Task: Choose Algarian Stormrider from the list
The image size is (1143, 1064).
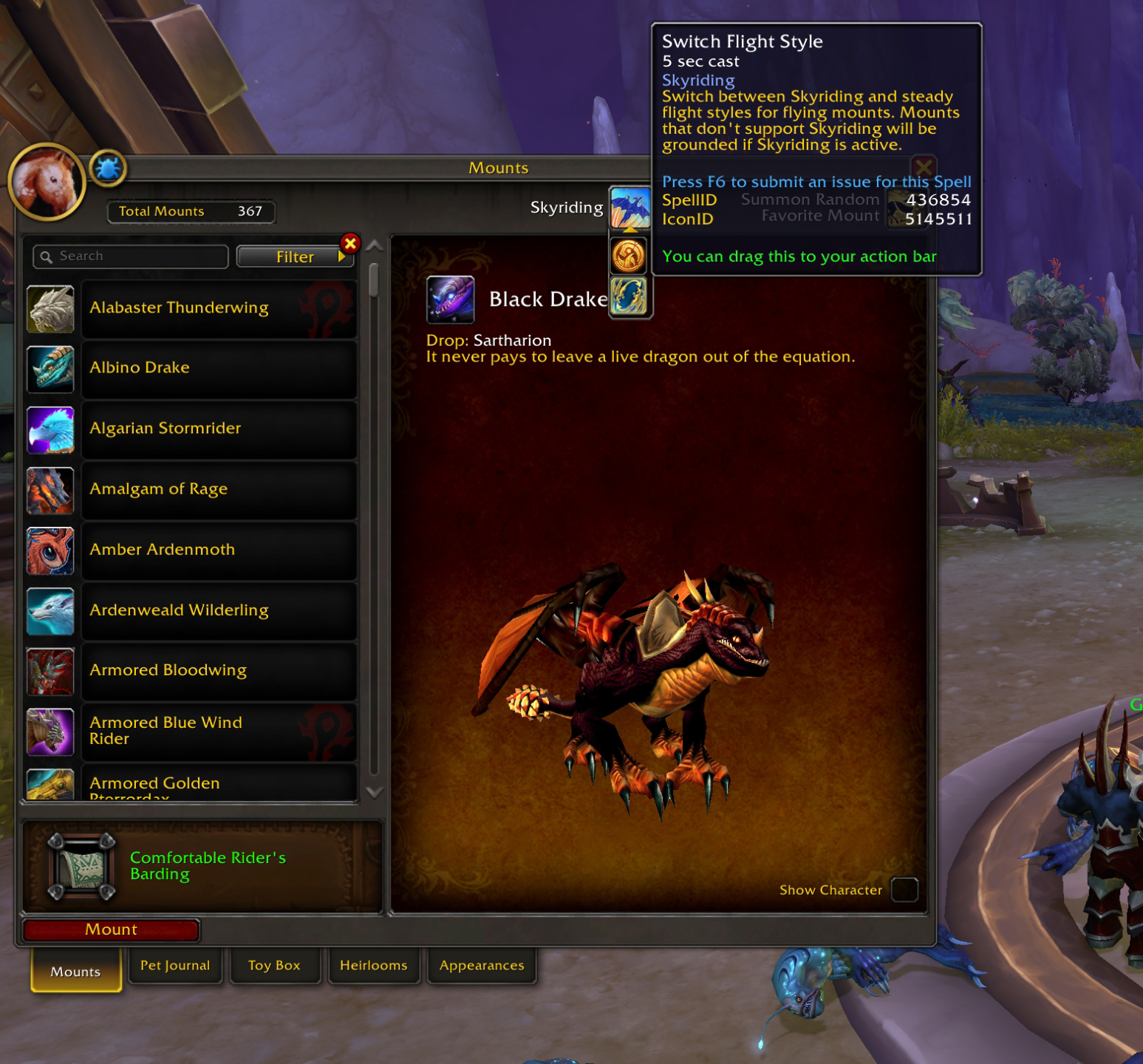Action: coord(218,429)
